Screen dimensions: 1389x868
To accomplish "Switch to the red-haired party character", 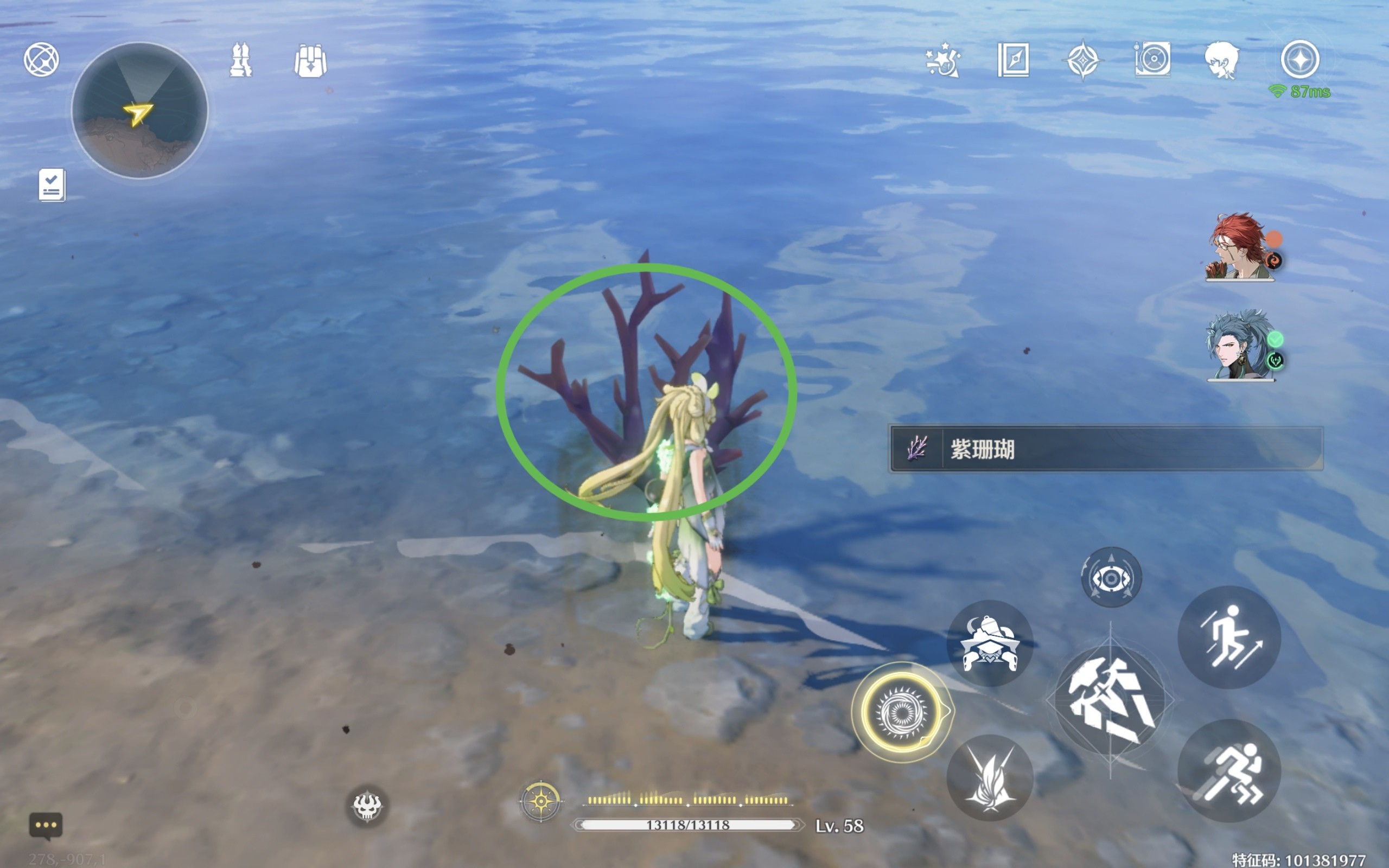I will tap(1240, 247).
